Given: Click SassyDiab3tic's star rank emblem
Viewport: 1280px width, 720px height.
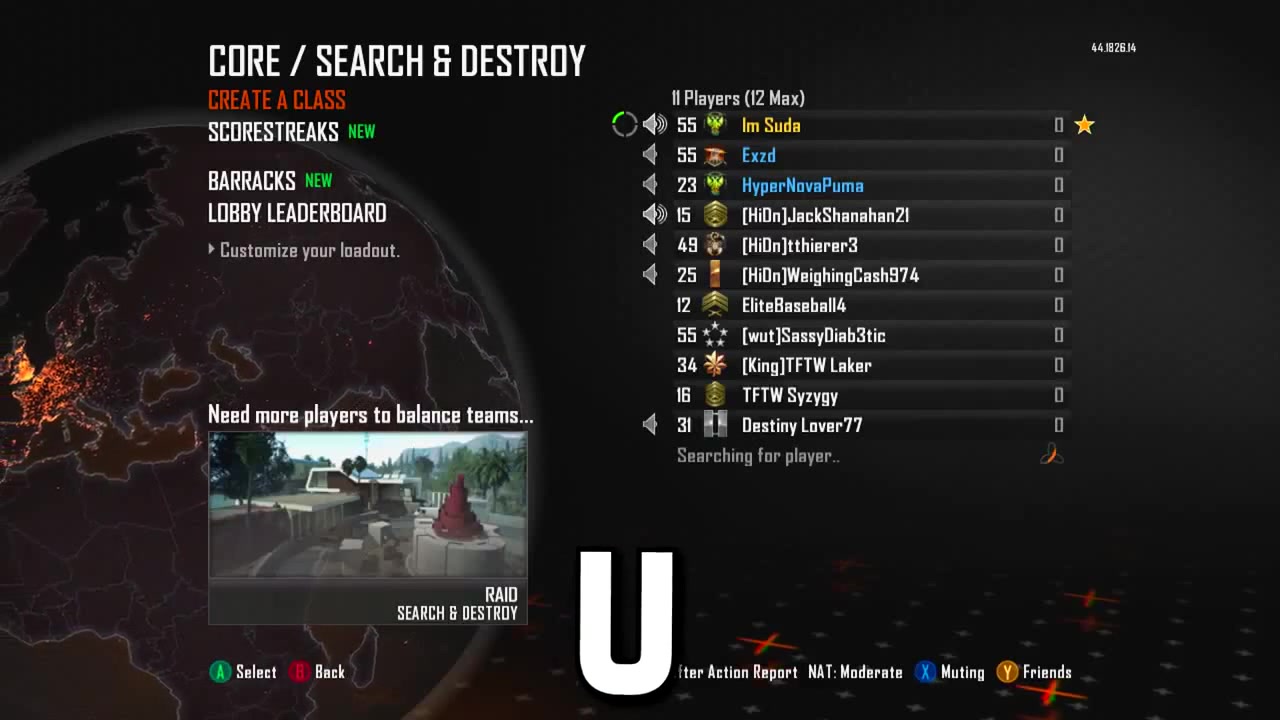Looking at the screenshot, I should point(715,335).
